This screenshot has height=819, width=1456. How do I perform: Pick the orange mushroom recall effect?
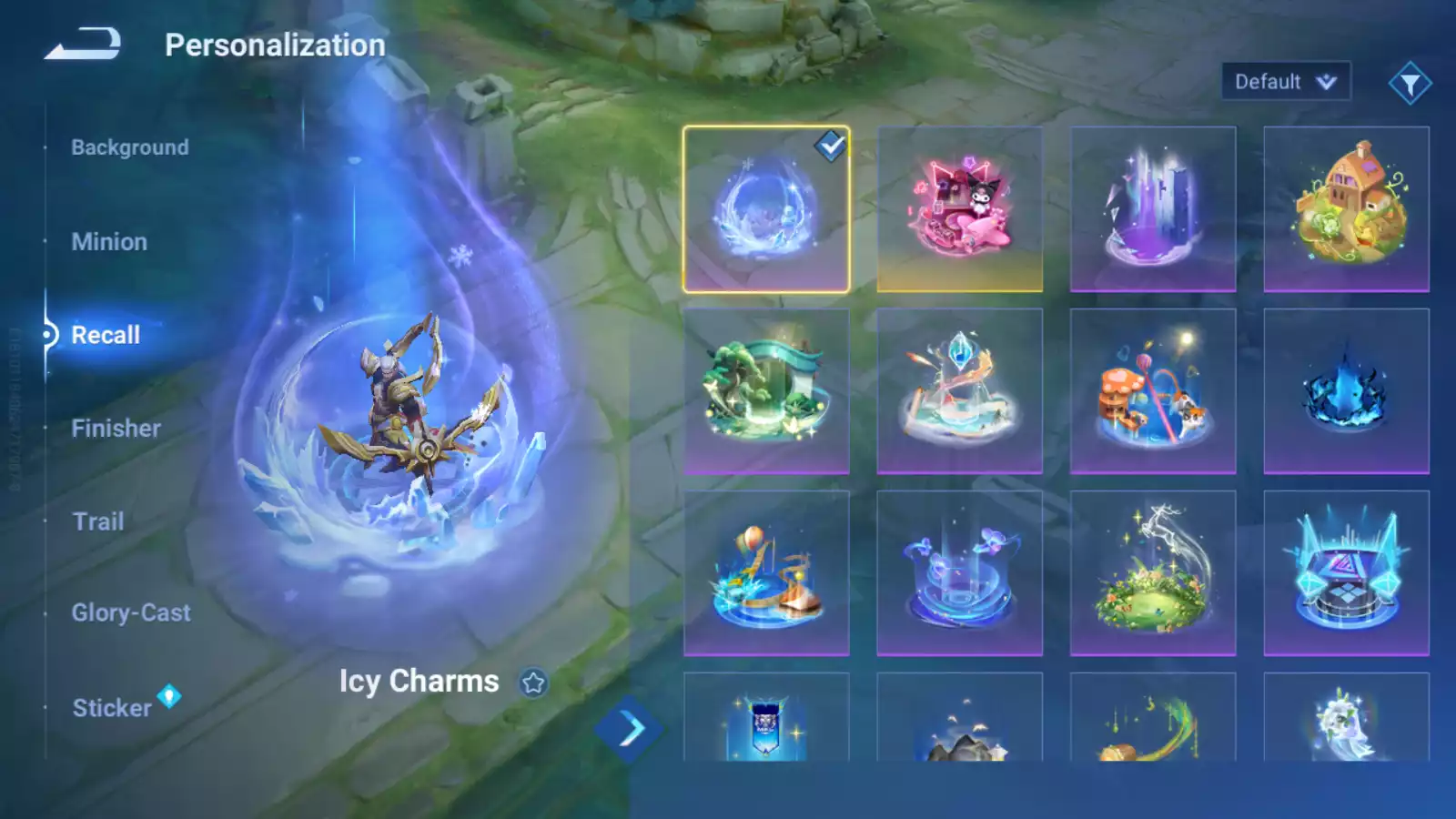1153,391
